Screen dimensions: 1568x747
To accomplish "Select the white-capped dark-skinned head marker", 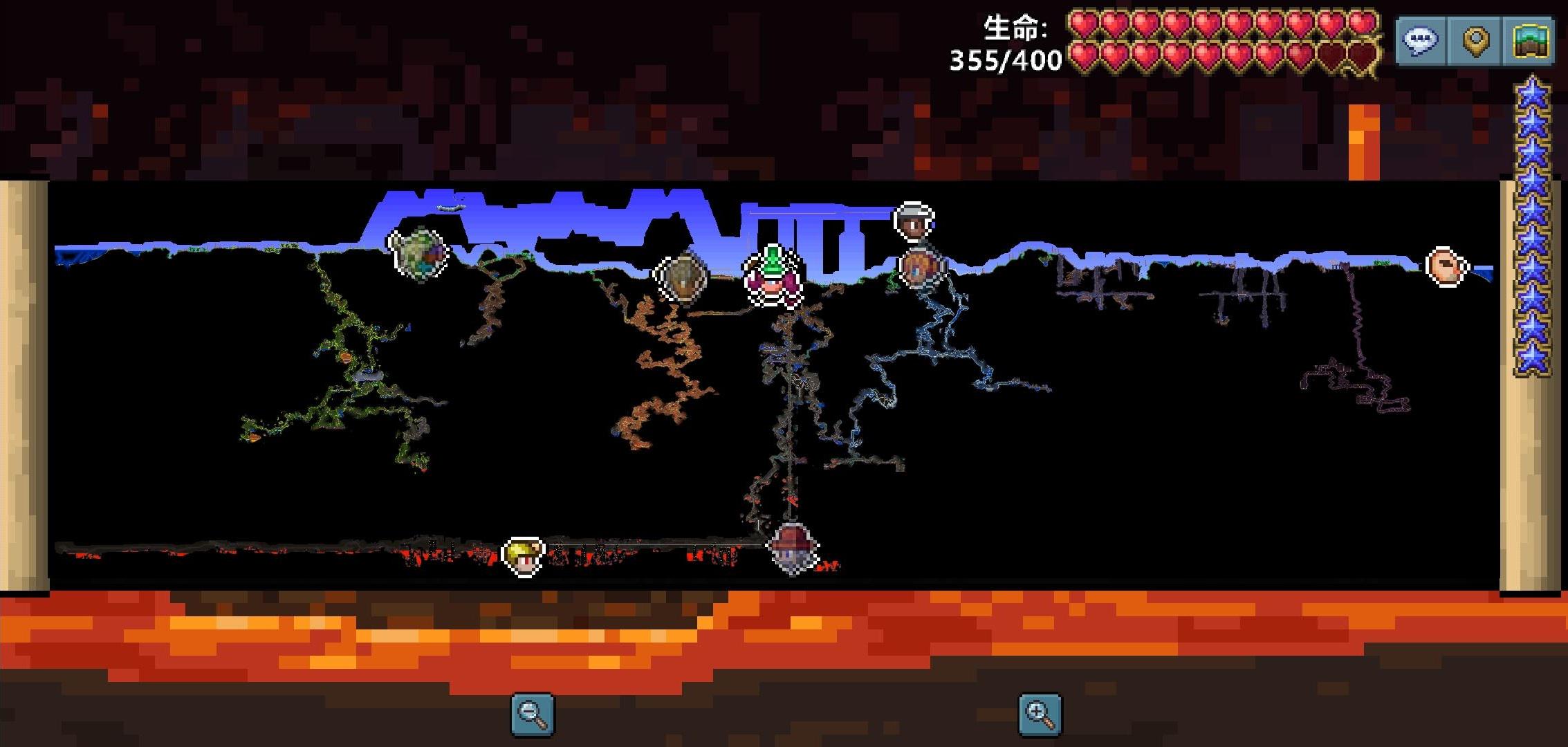I will 914,221.
